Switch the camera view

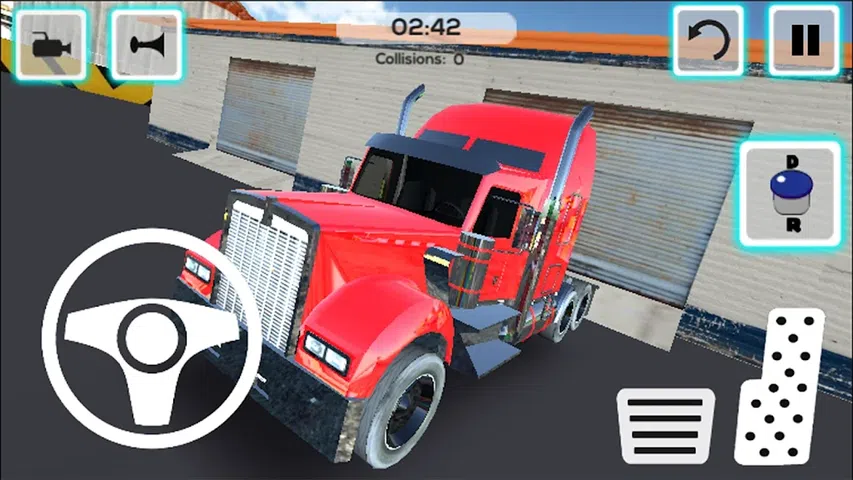click(x=49, y=44)
